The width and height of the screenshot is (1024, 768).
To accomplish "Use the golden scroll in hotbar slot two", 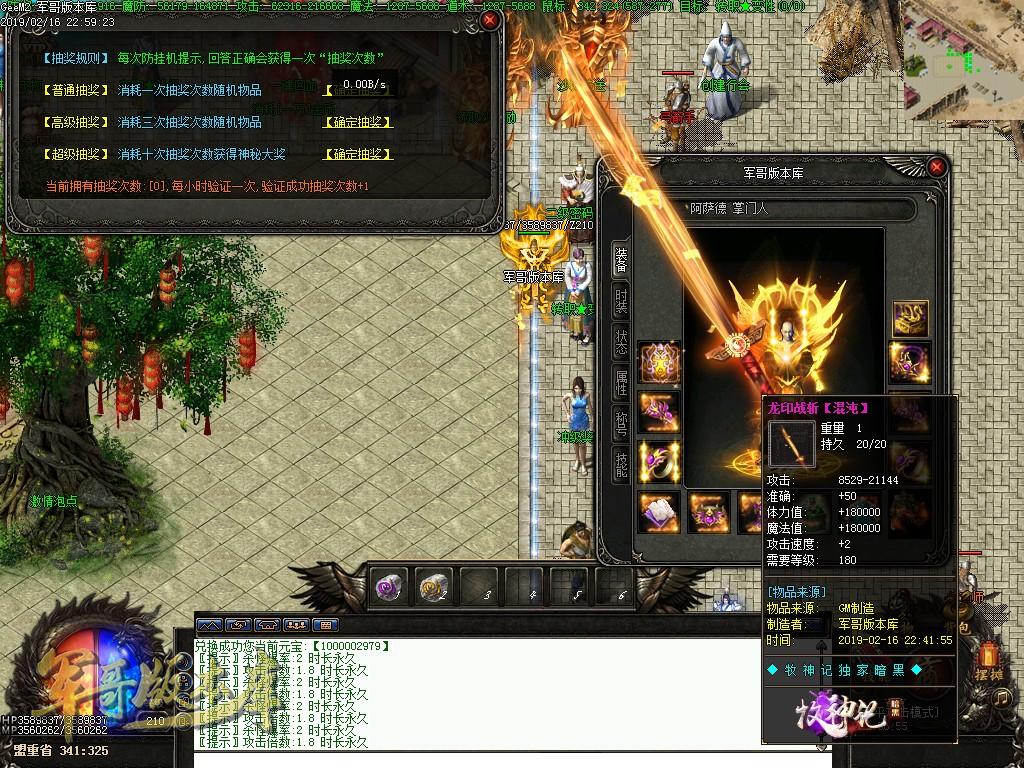I will click(x=432, y=587).
